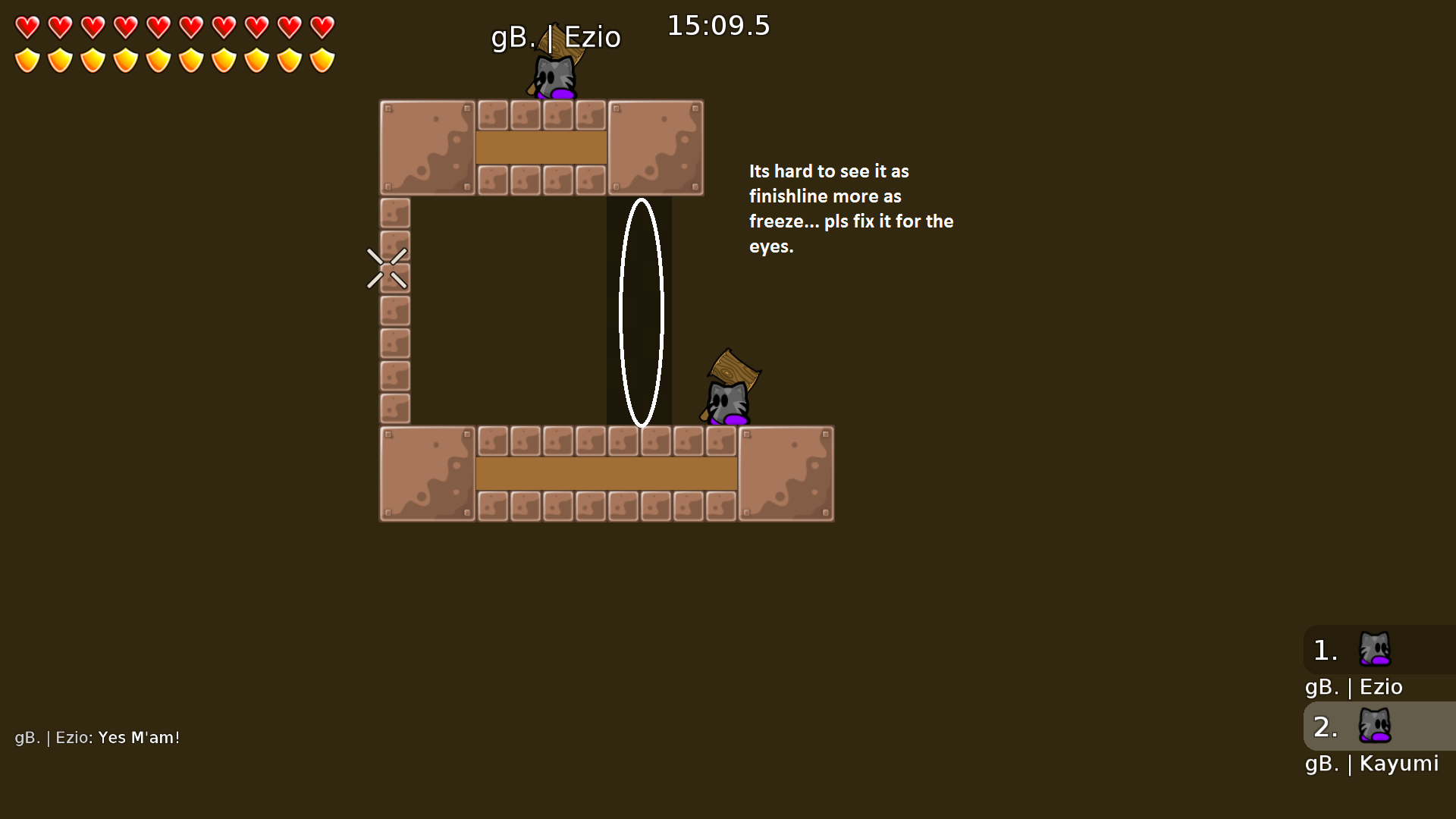The height and width of the screenshot is (819, 1456).
Task: Open the feedback note about the finish line
Action: pos(851,209)
